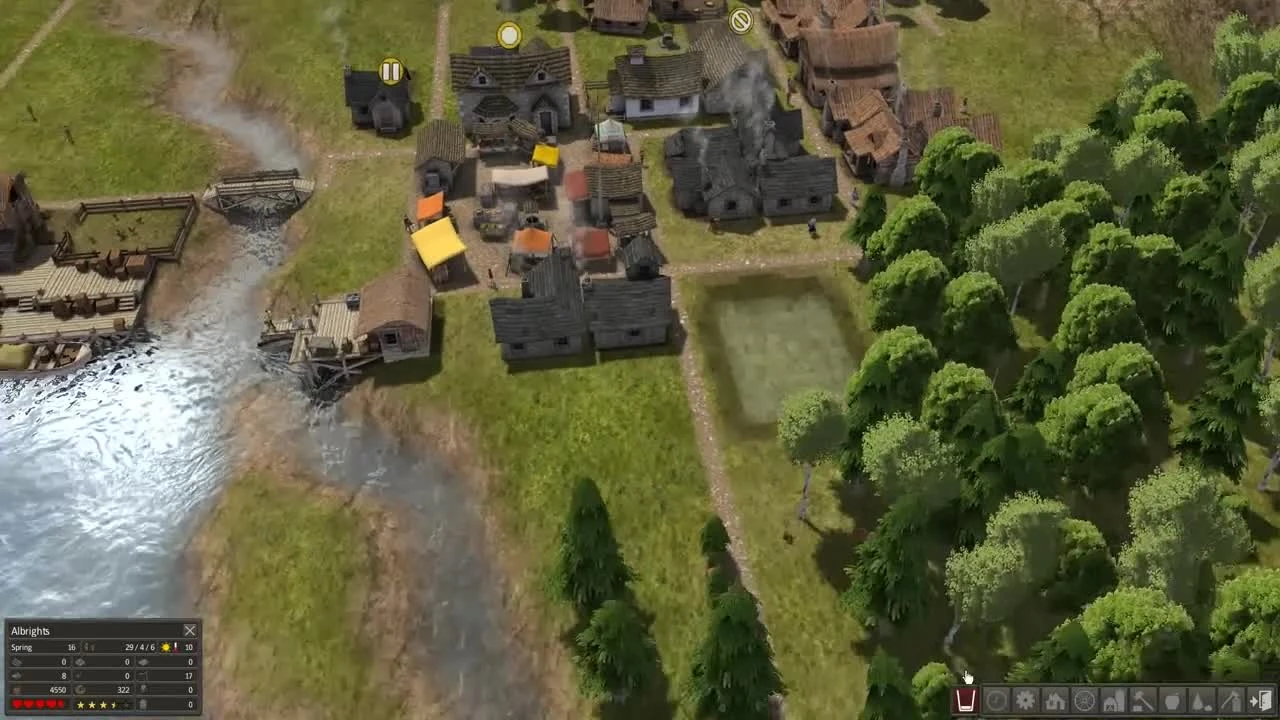Click the prohibition sign over the building
This screenshot has width=1280, height=720.
(740, 22)
